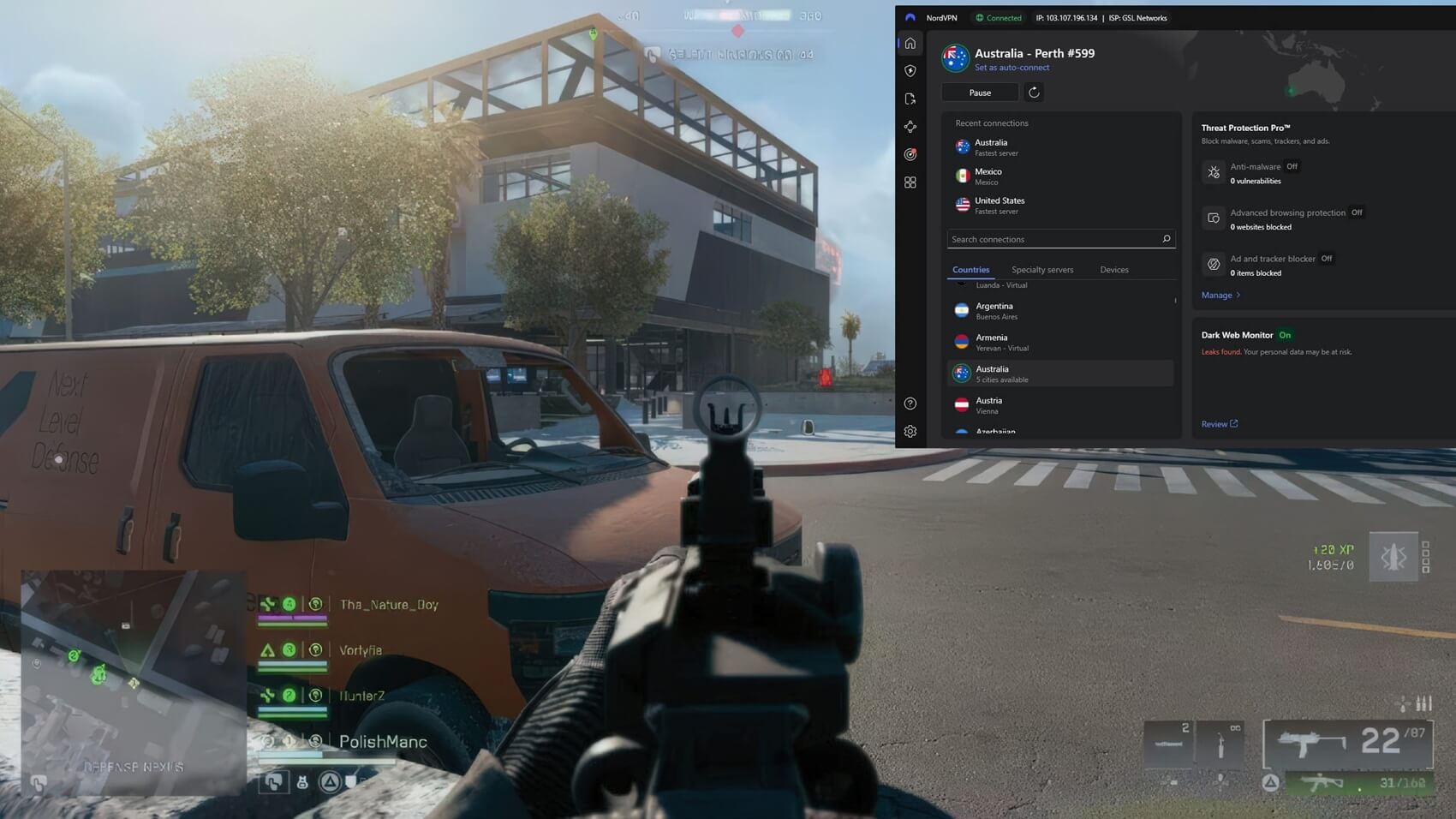1456x819 pixels.
Task: Choose squad member PolishManc in the list
Action: pos(382,742)
